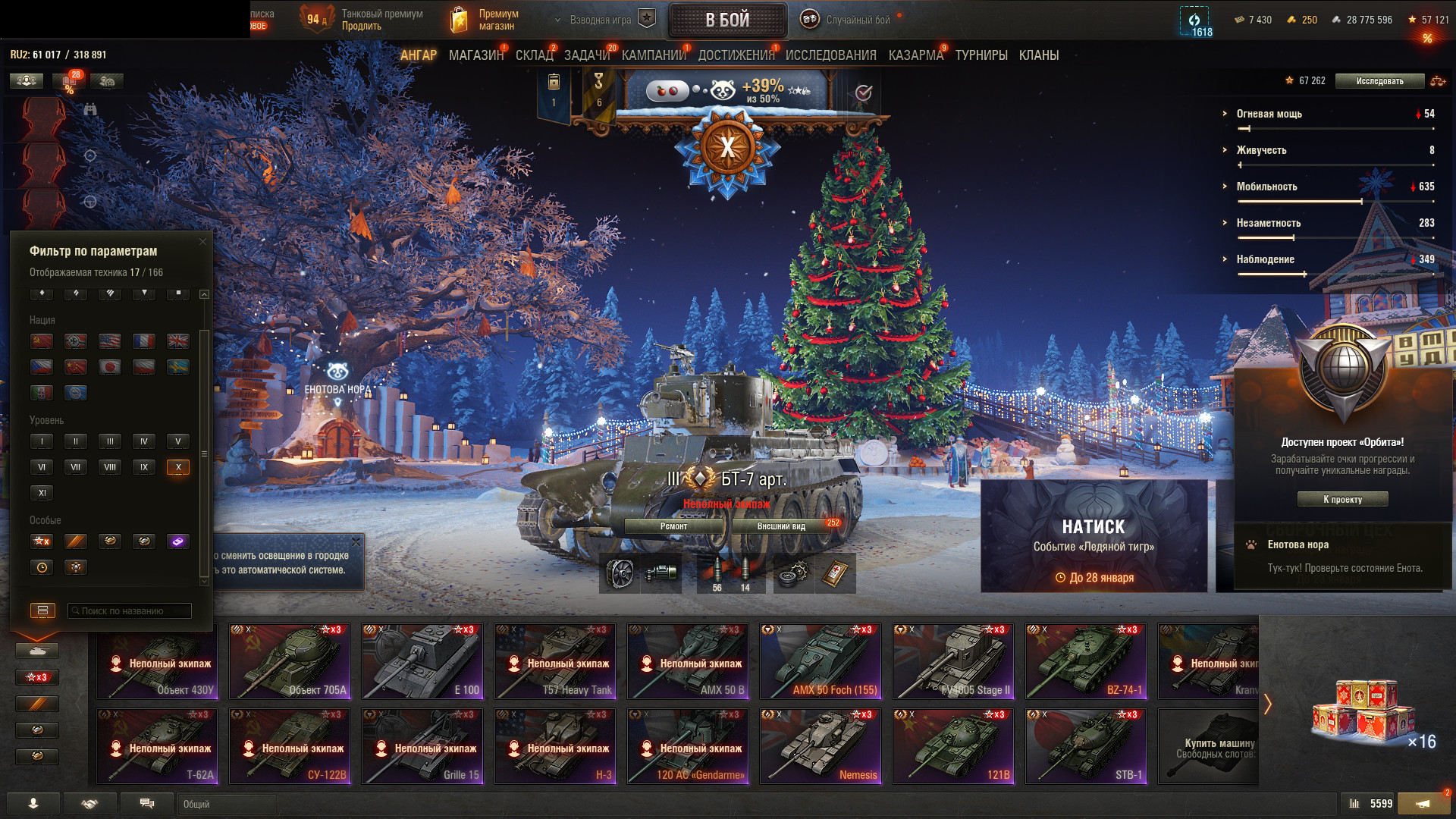Choose the E 100 tank card

tap(422, 661)
